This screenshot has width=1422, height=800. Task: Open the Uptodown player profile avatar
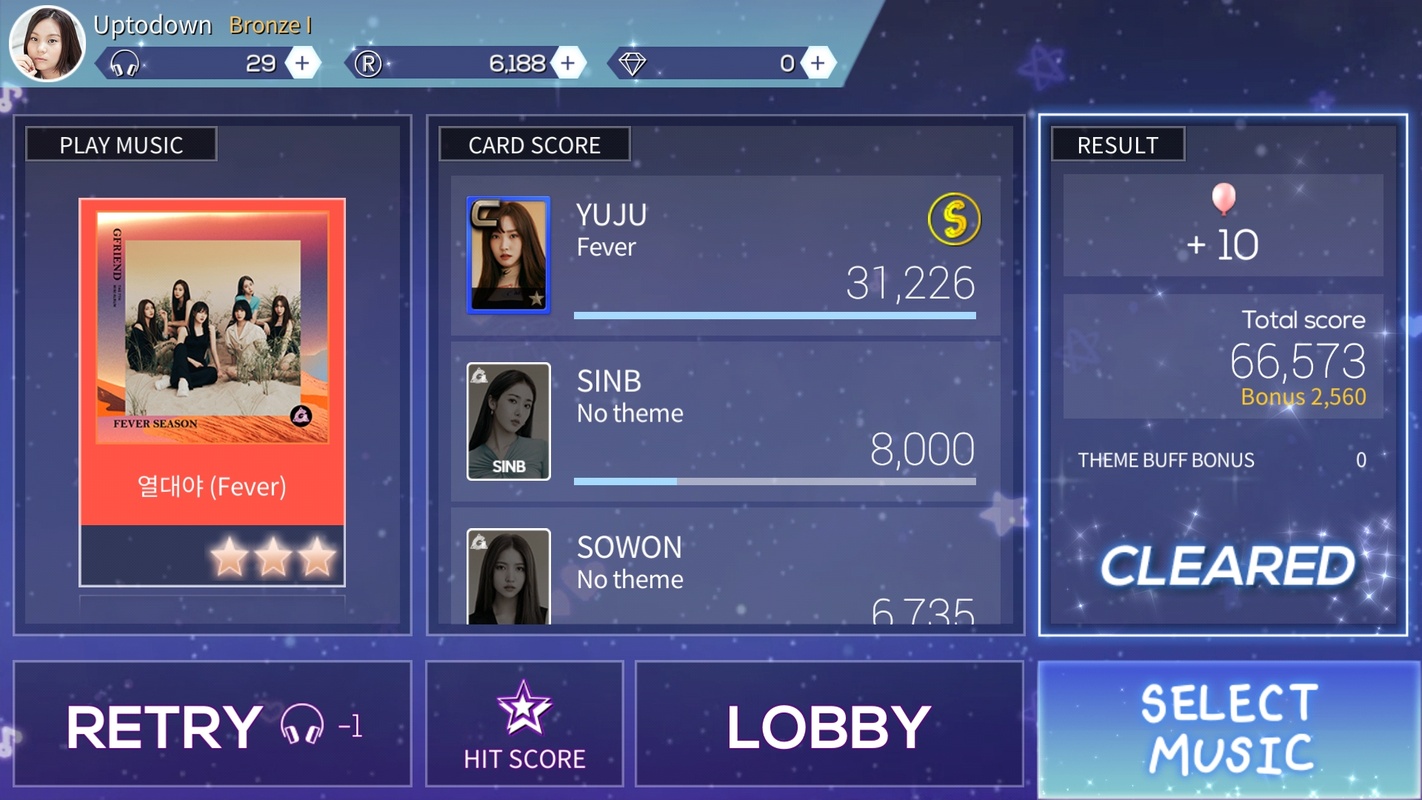point(46,44)
